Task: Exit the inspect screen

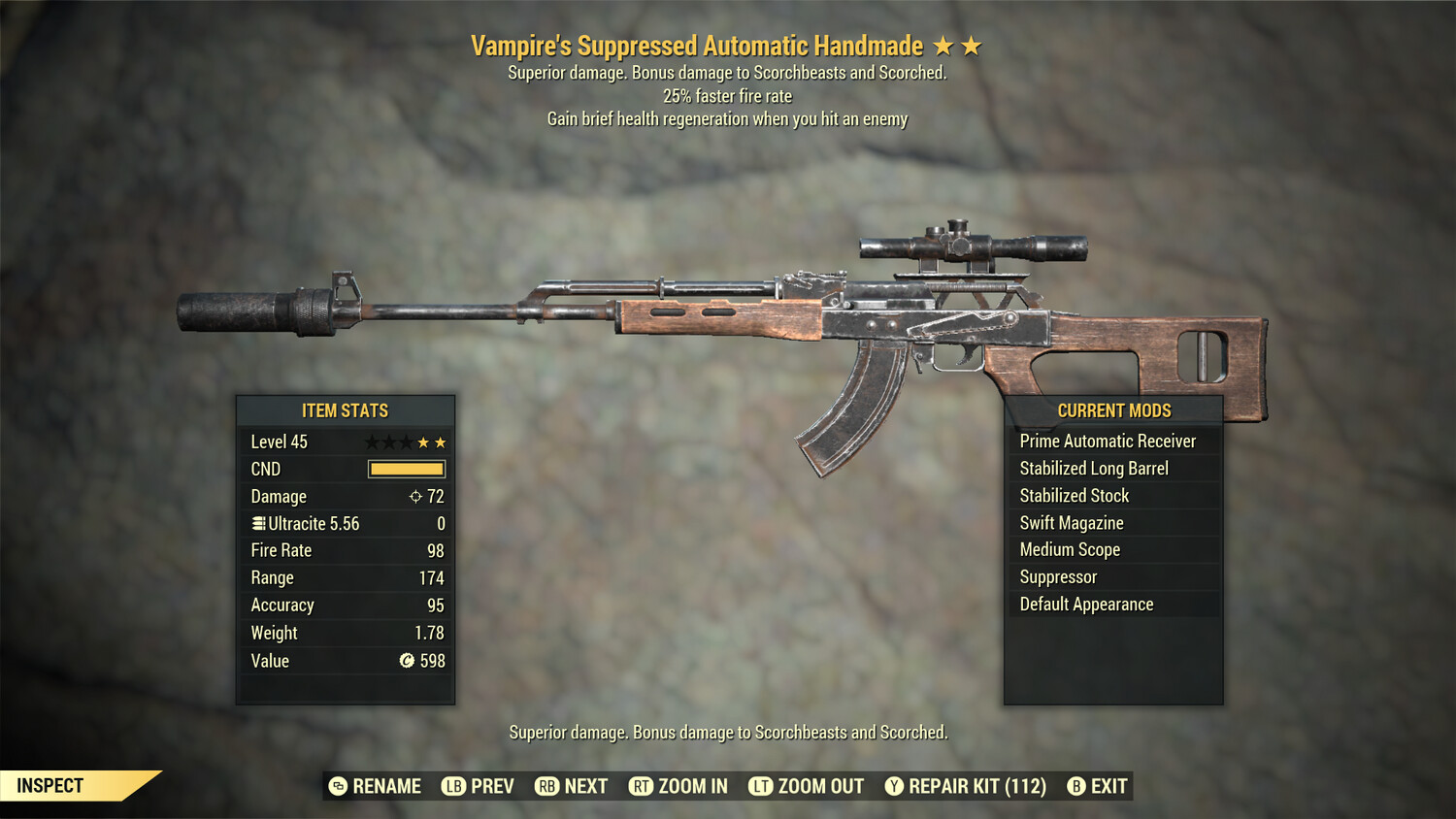Action: coord(1098,786)
